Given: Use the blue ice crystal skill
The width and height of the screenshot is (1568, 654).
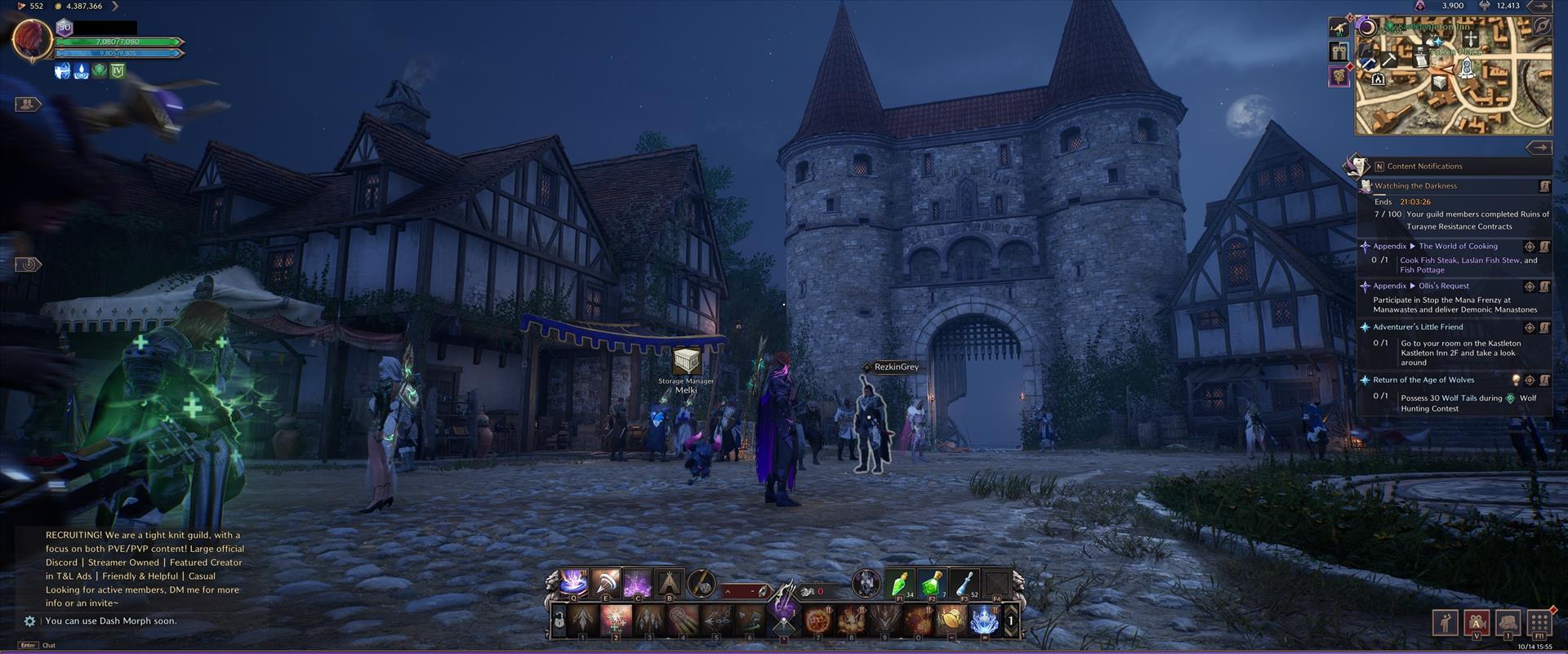Looking at the screenshot, I should click(x=984, y=621).
